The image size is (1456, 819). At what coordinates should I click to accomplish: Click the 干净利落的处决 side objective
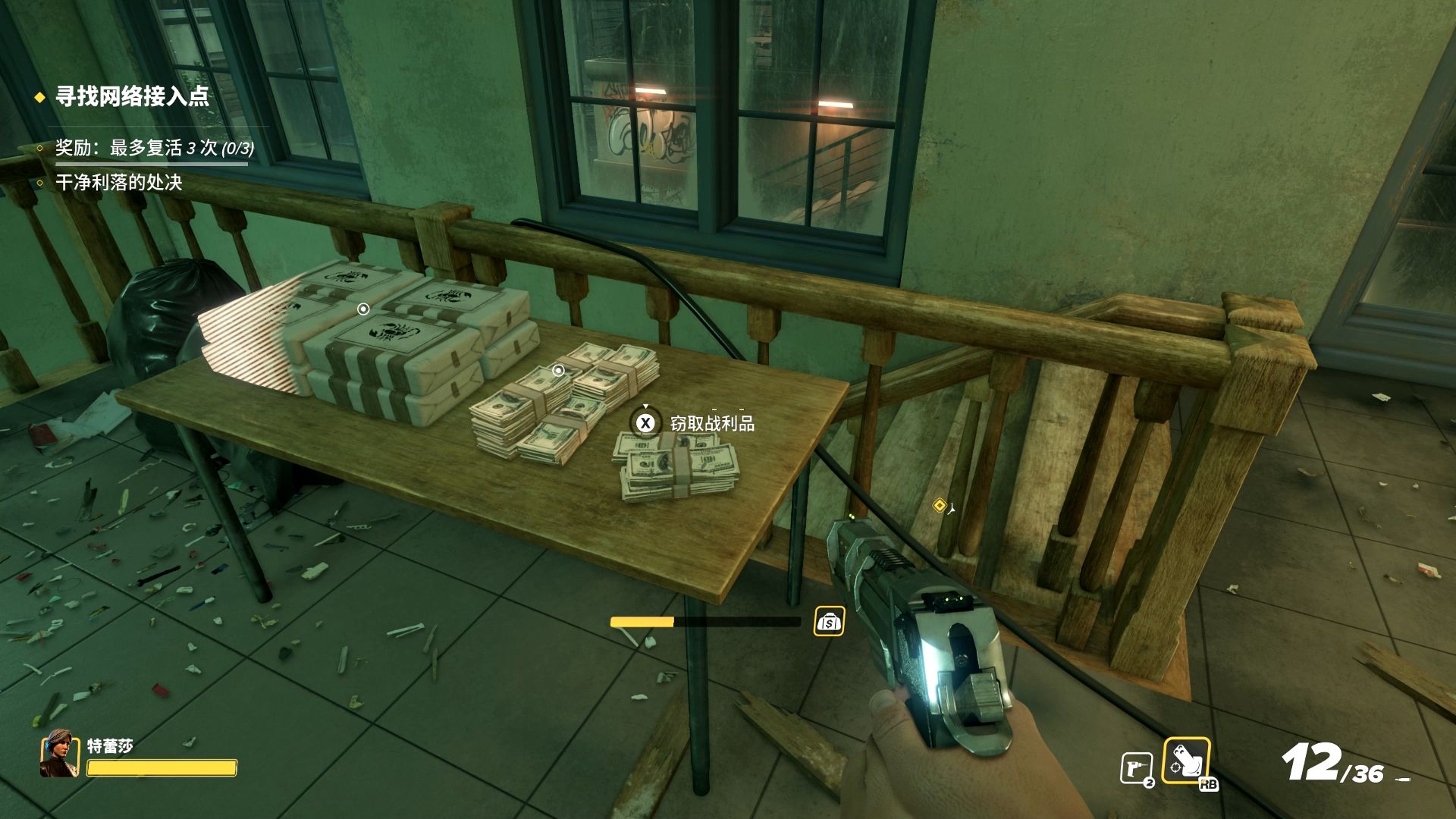[119, 183]
